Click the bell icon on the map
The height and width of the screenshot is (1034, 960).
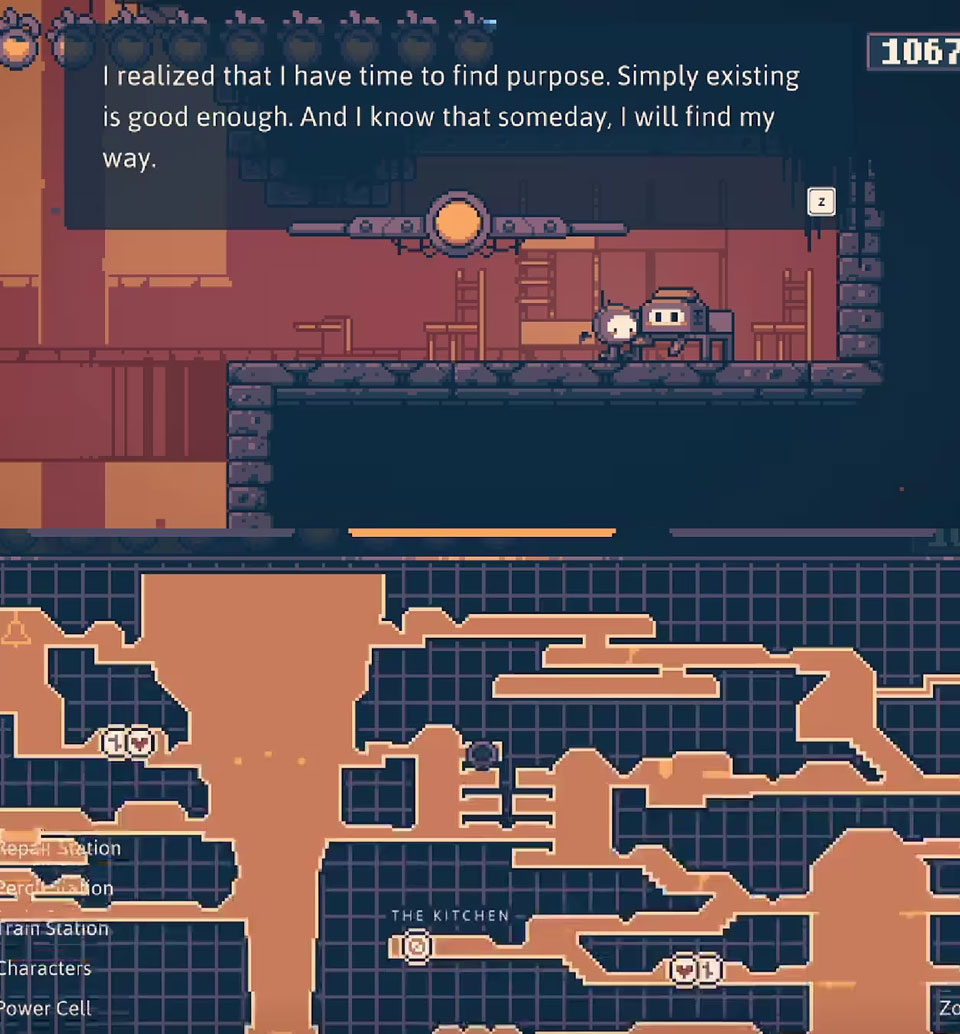(15, 632)
